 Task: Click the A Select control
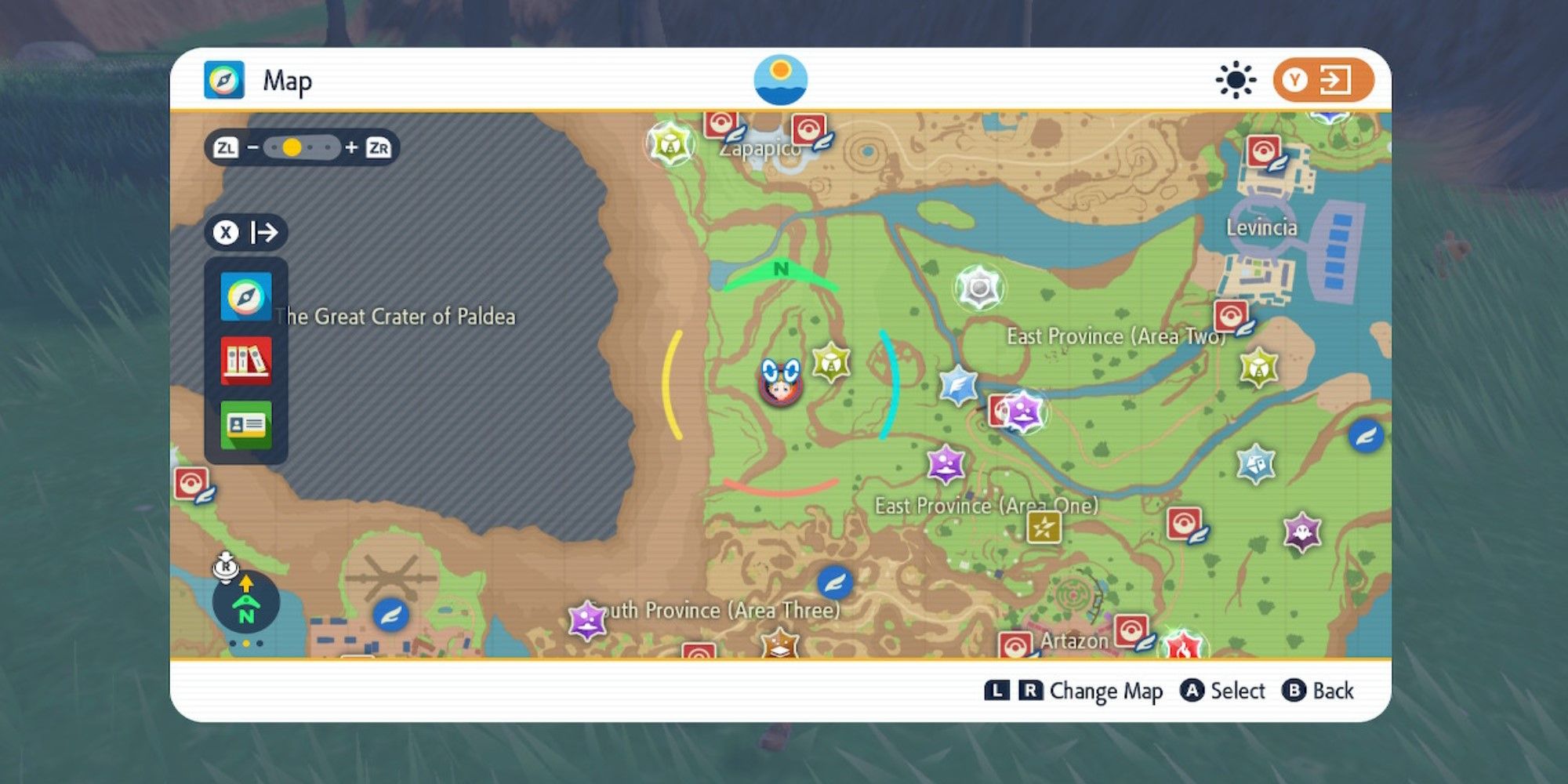click(x=1223, y=691)
